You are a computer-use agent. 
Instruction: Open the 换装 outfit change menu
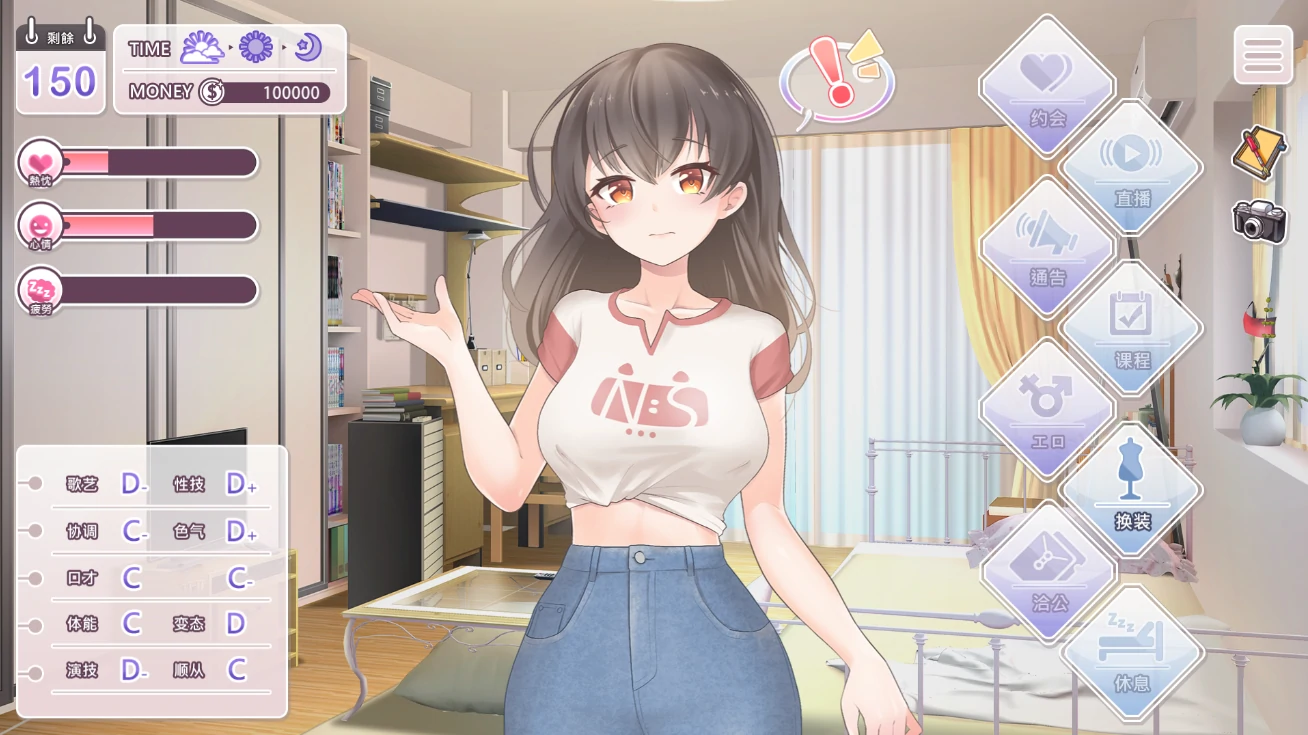(1131, 490)
